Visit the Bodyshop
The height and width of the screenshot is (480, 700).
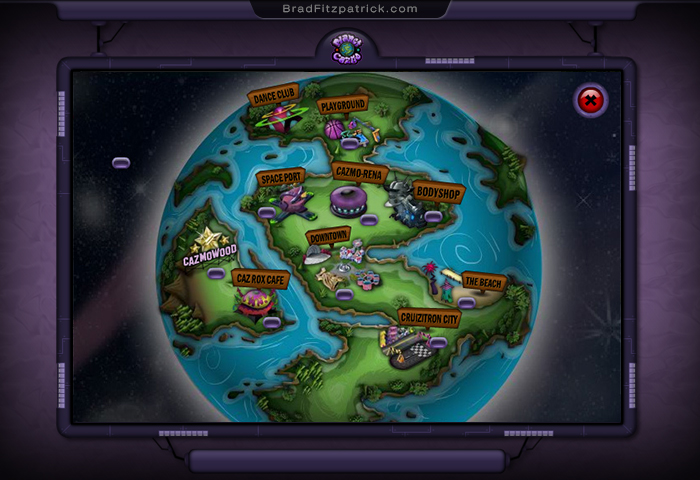(x=438, y=191)
